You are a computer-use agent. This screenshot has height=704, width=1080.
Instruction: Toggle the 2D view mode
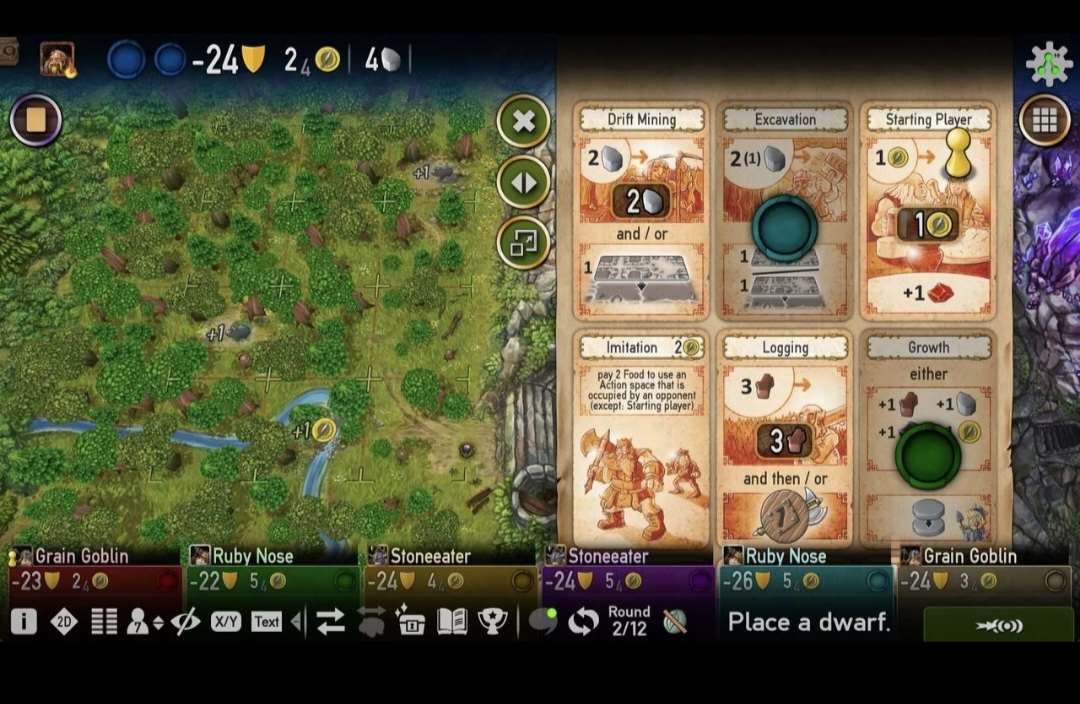[64, 622]
